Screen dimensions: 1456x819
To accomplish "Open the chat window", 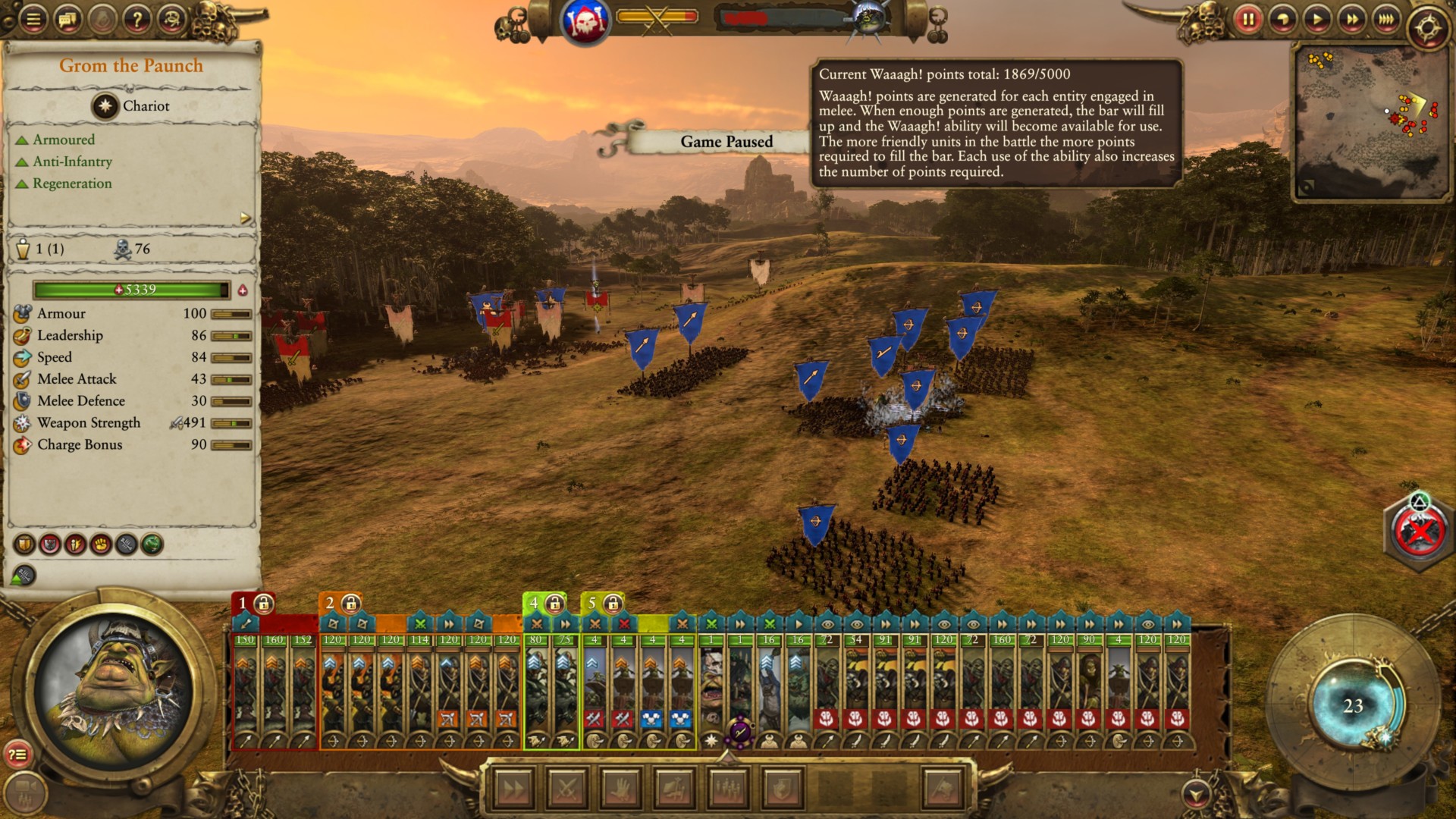I will point(67,19).
